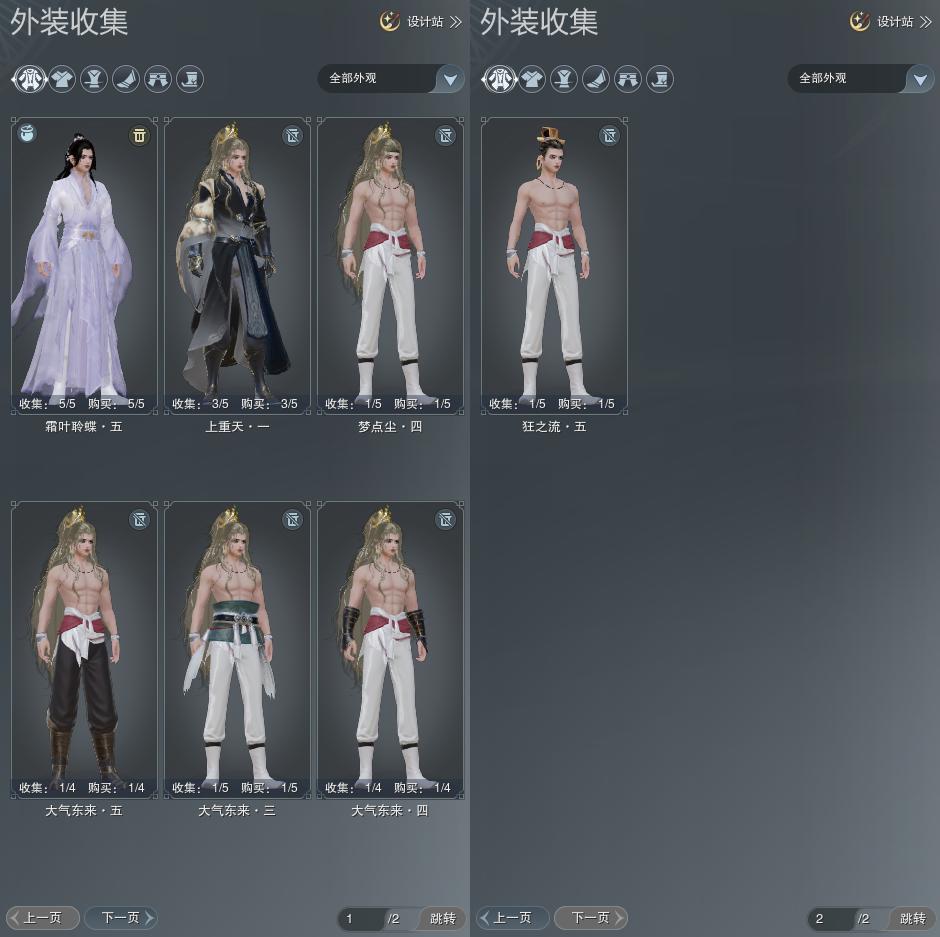Select the 大气东来·五 outfit with black pants
Viewport: 940px width, 937px height.
pyautogui.click(x=84, y=649)
